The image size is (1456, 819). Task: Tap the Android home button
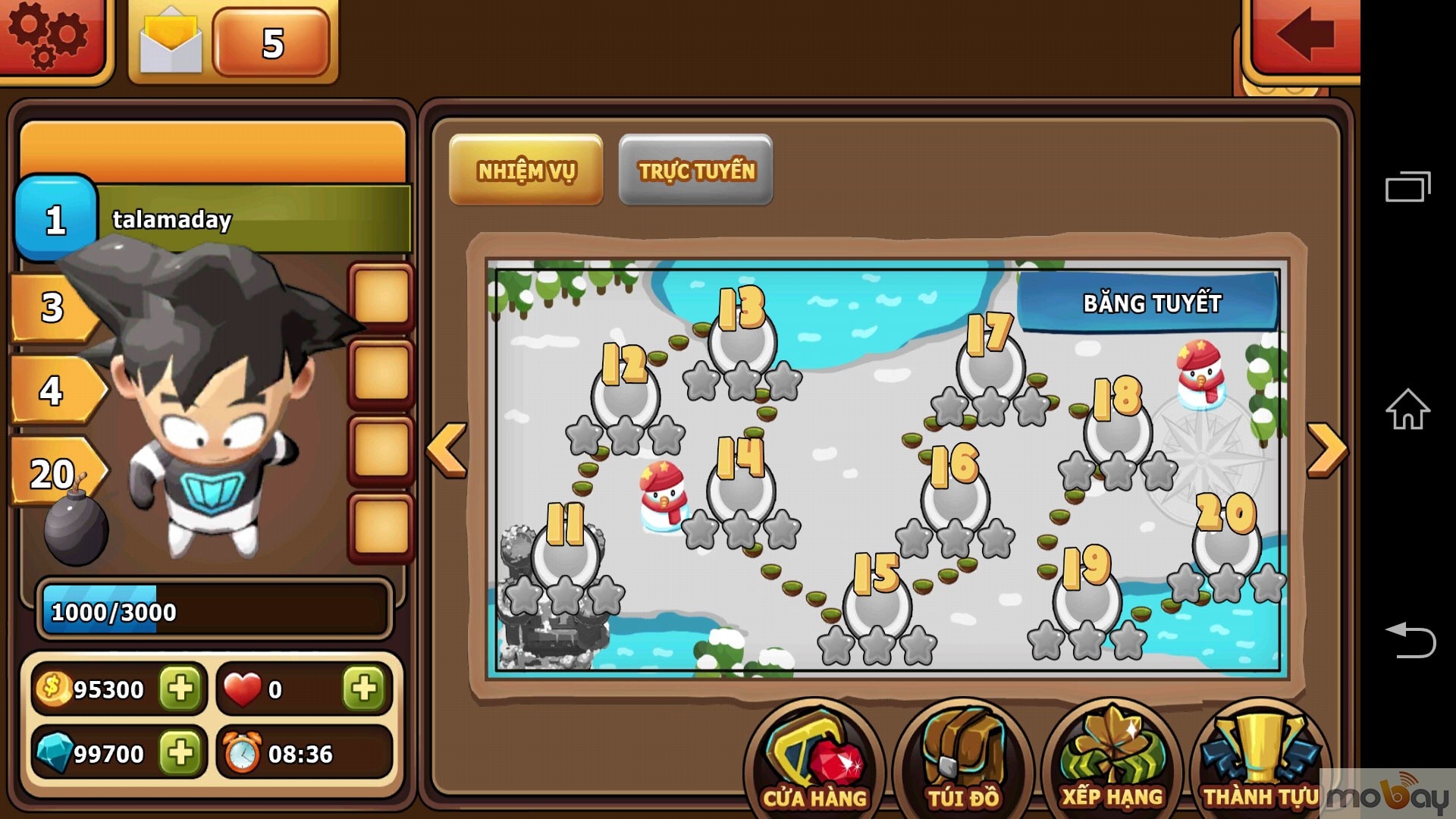coord(1407,410)
